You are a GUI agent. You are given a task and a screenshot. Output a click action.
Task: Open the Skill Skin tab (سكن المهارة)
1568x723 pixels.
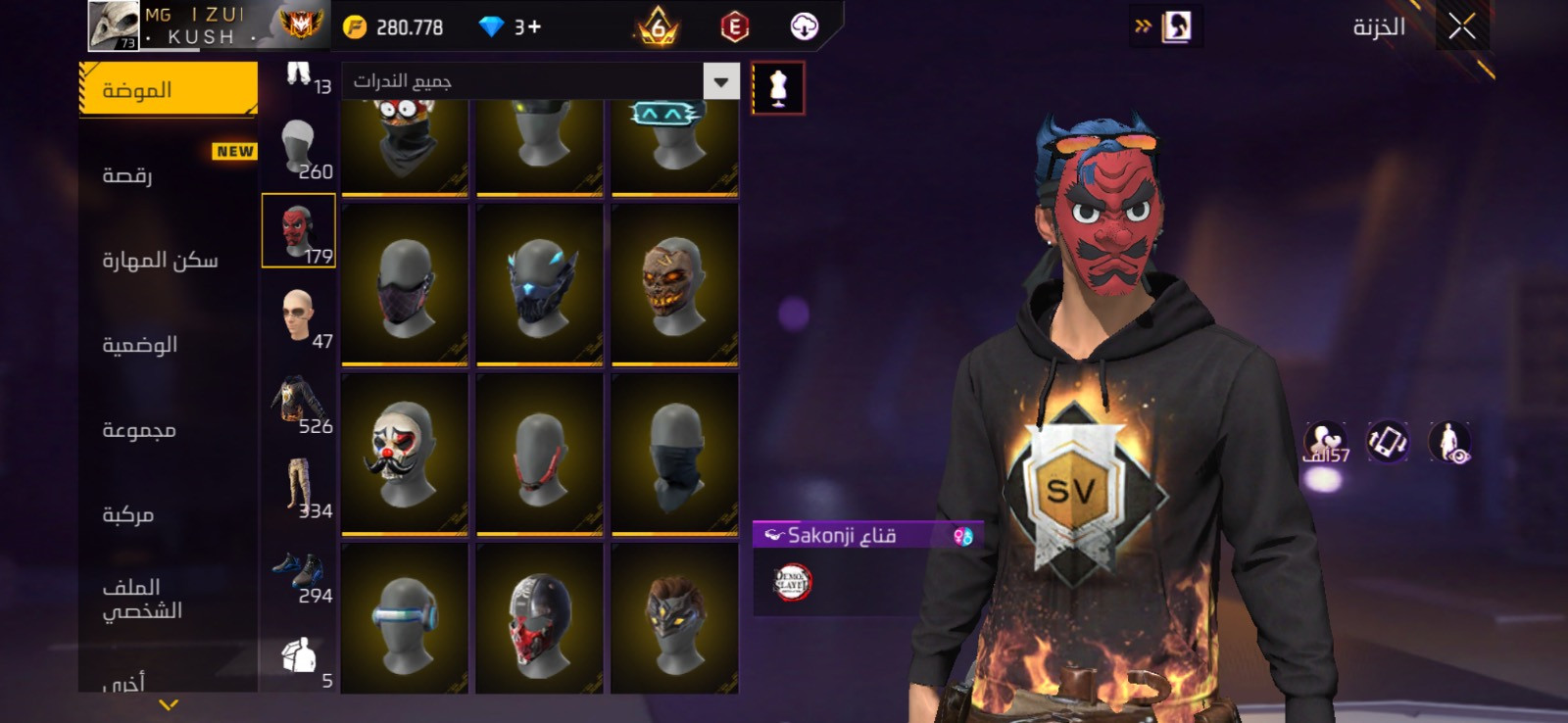(161, 260)
